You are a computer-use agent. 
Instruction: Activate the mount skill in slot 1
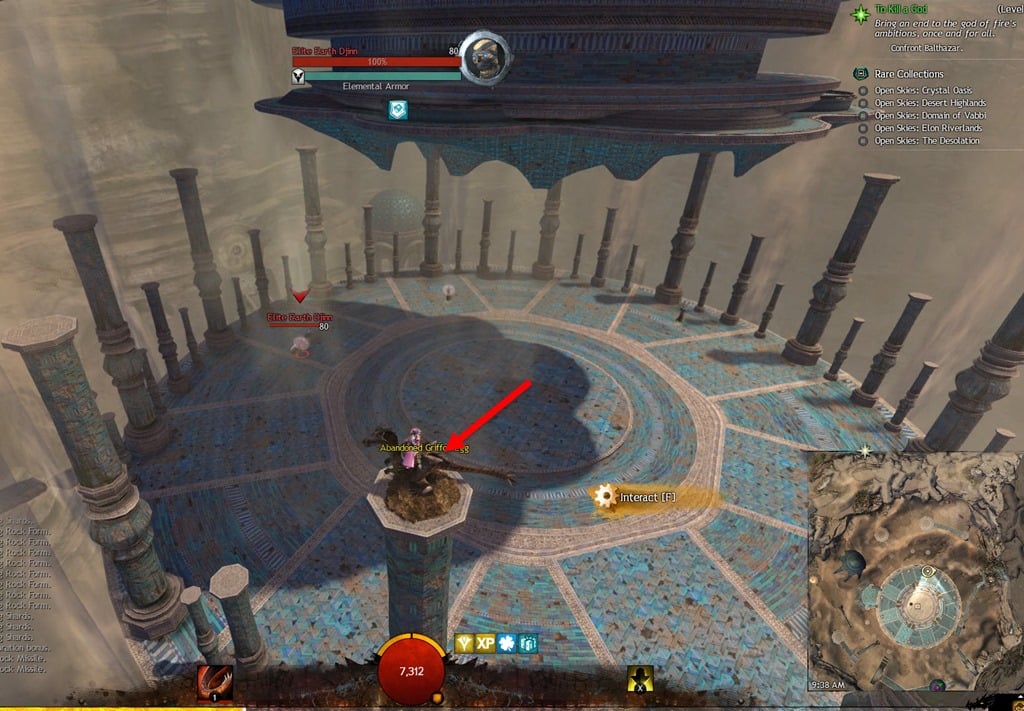coord(215,683)
